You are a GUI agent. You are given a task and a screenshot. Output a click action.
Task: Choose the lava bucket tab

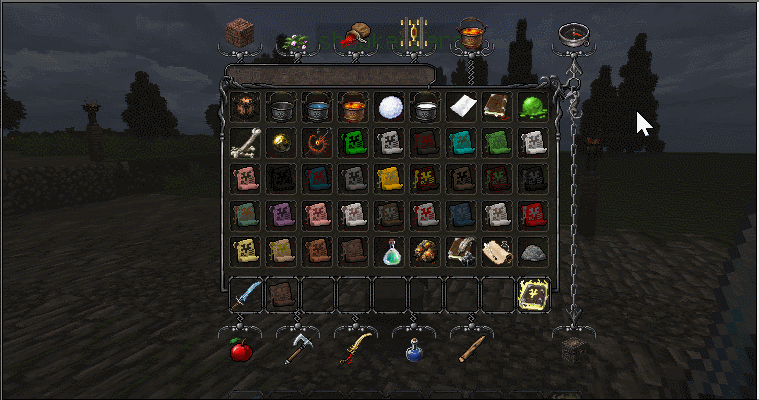point(471,35)
